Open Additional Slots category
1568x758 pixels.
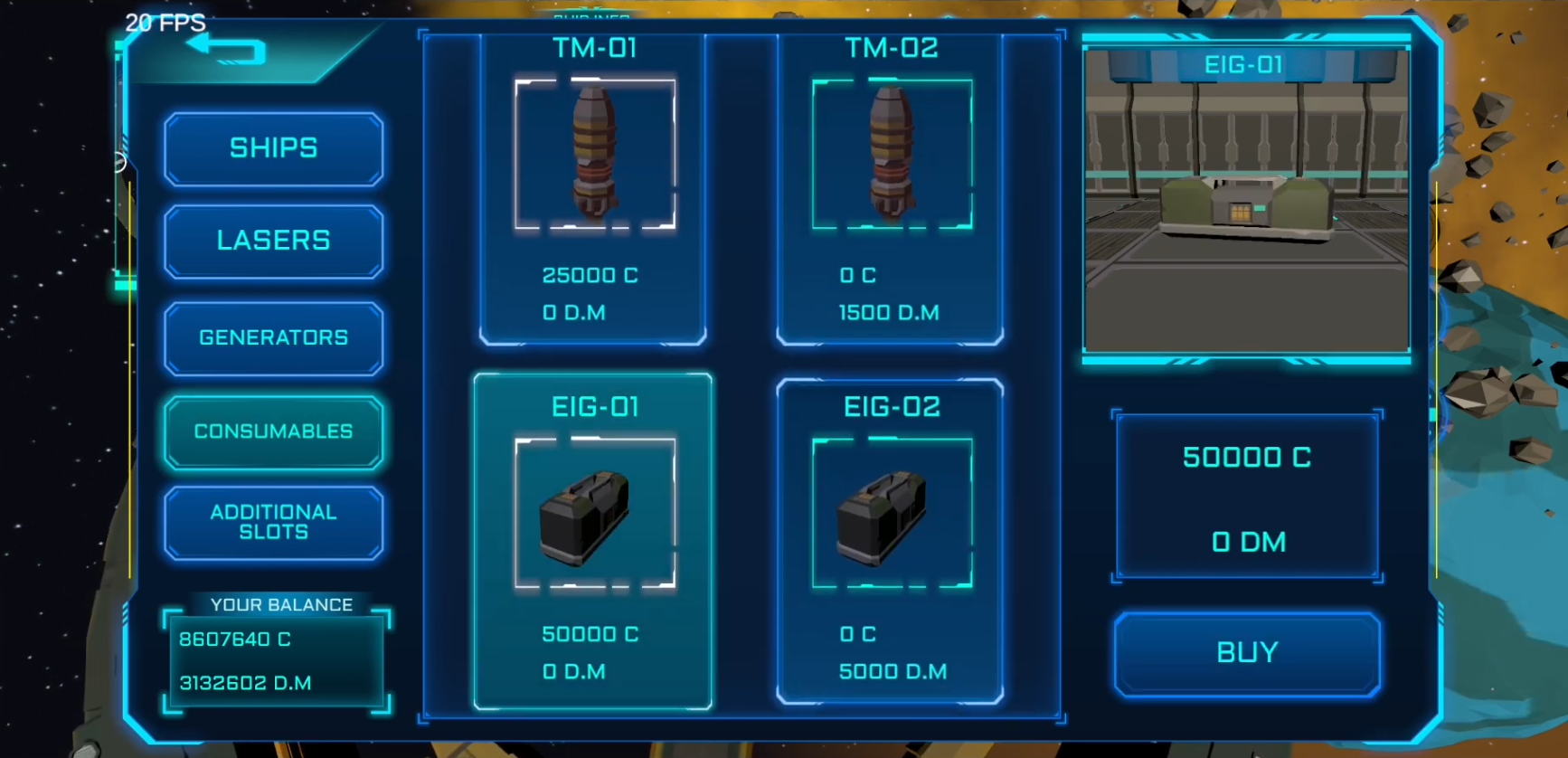[x=273, y=522]
